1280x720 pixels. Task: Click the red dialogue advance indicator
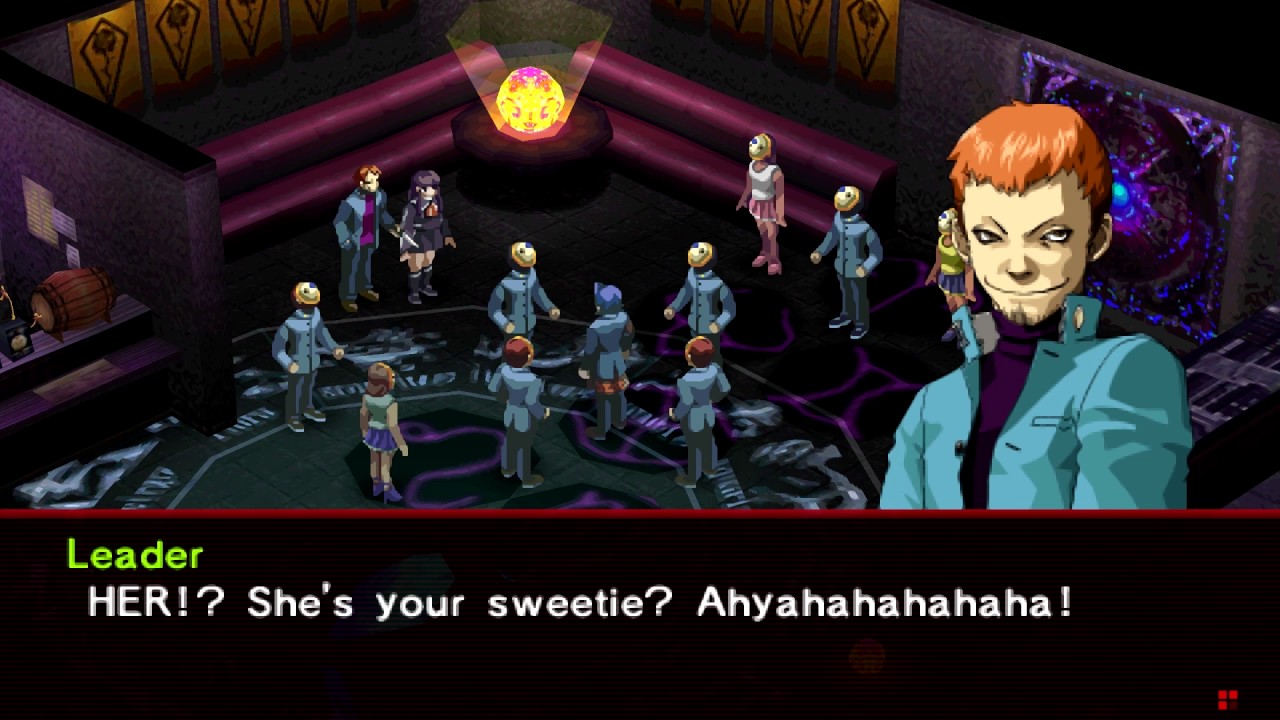click(x=1227, y=699)
